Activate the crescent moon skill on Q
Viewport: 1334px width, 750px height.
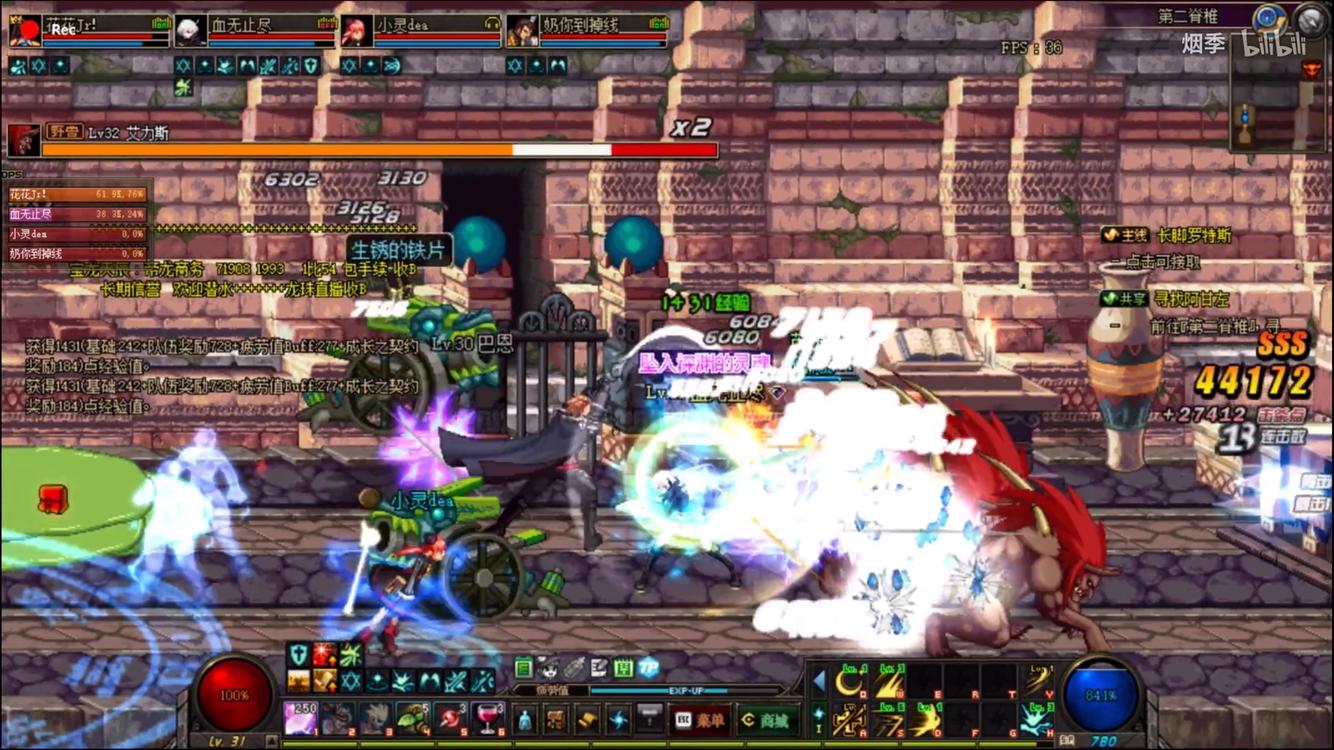(x=851, y=682)
